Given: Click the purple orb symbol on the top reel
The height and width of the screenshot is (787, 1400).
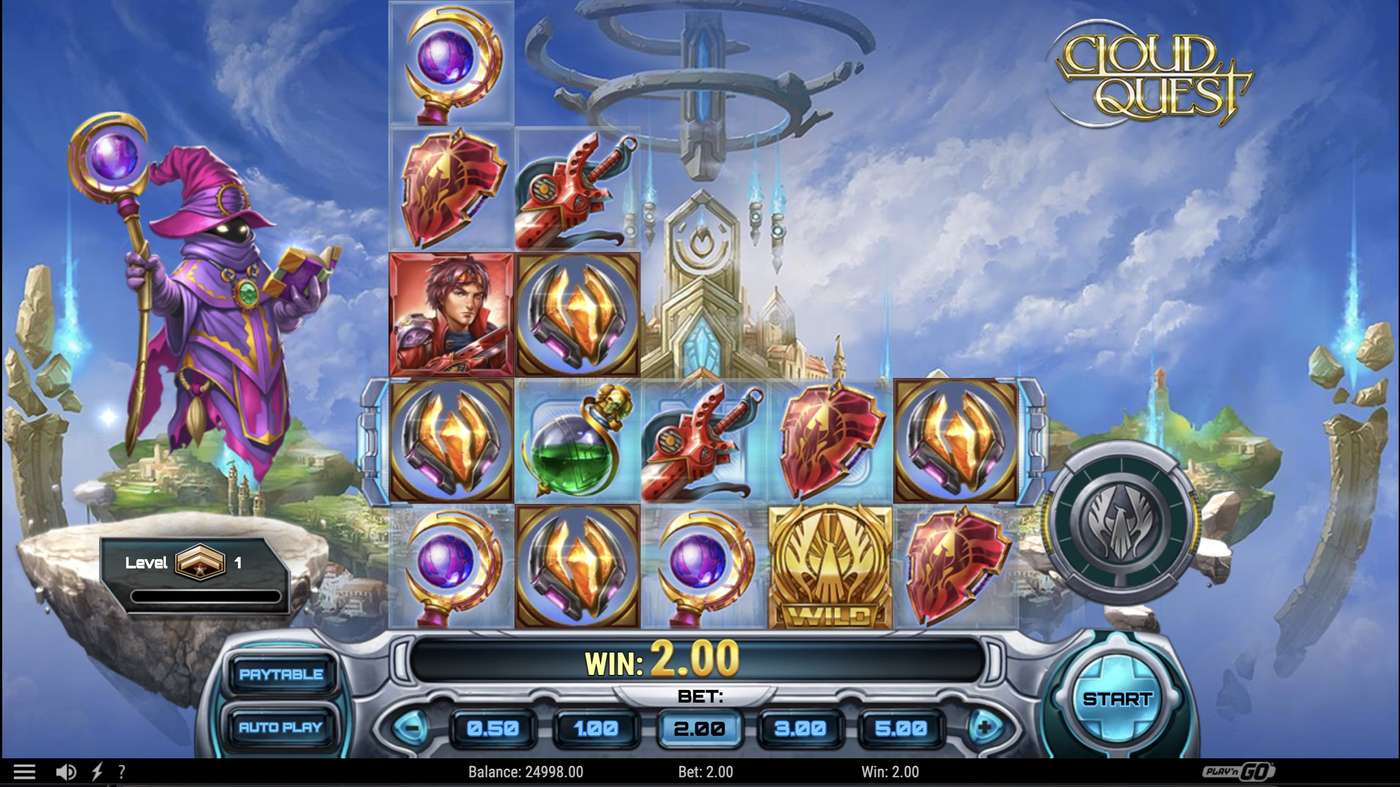Looking at the screenshot, I should (x=451, y=62).
